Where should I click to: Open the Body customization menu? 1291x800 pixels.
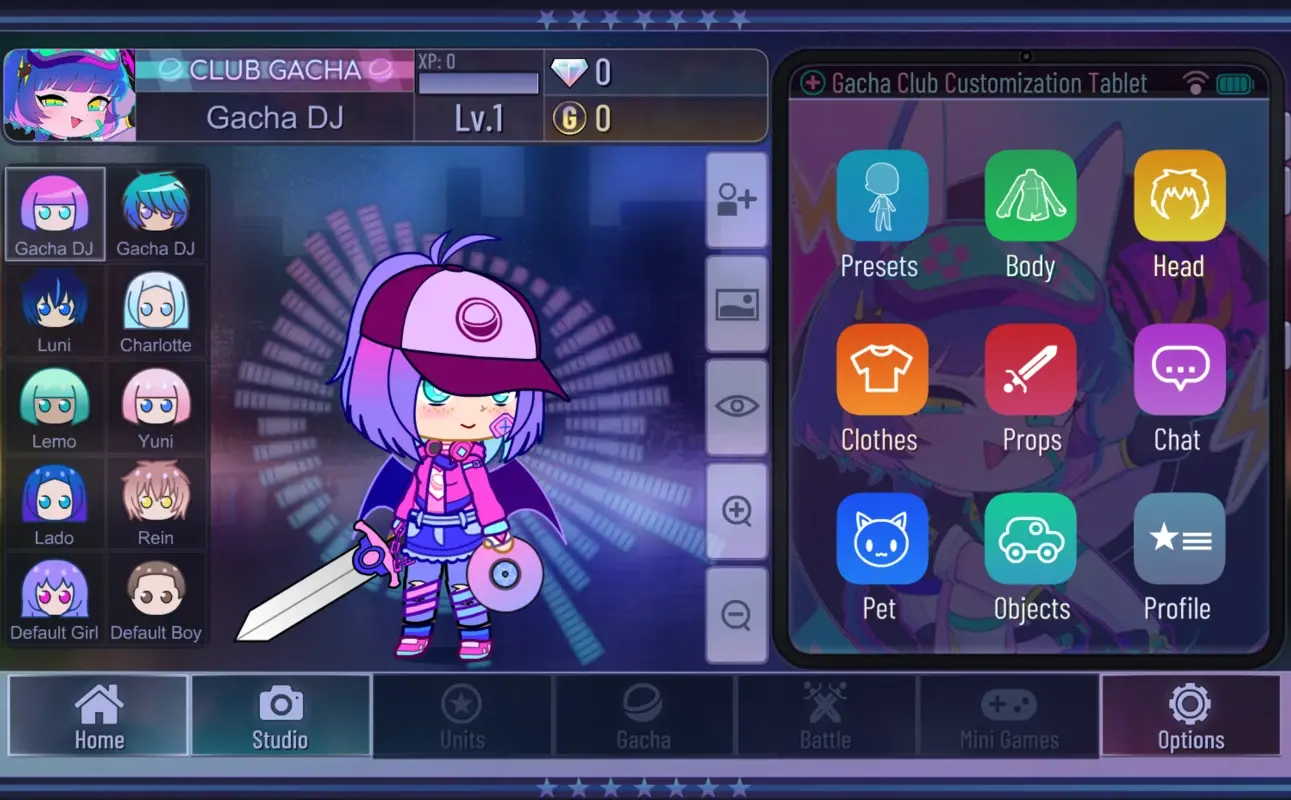click(1030, 195)
